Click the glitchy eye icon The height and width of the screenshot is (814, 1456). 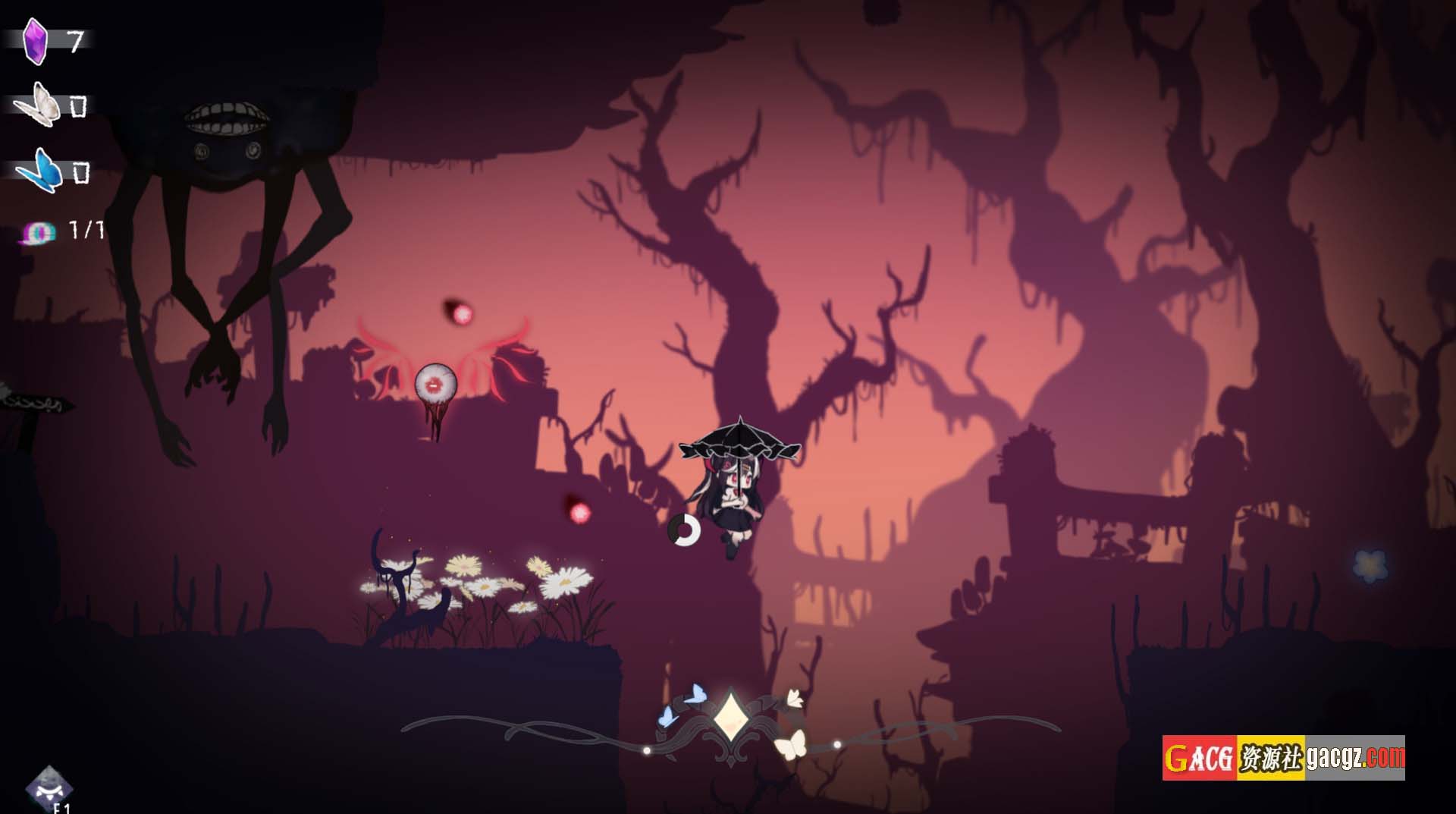[39, 232]
